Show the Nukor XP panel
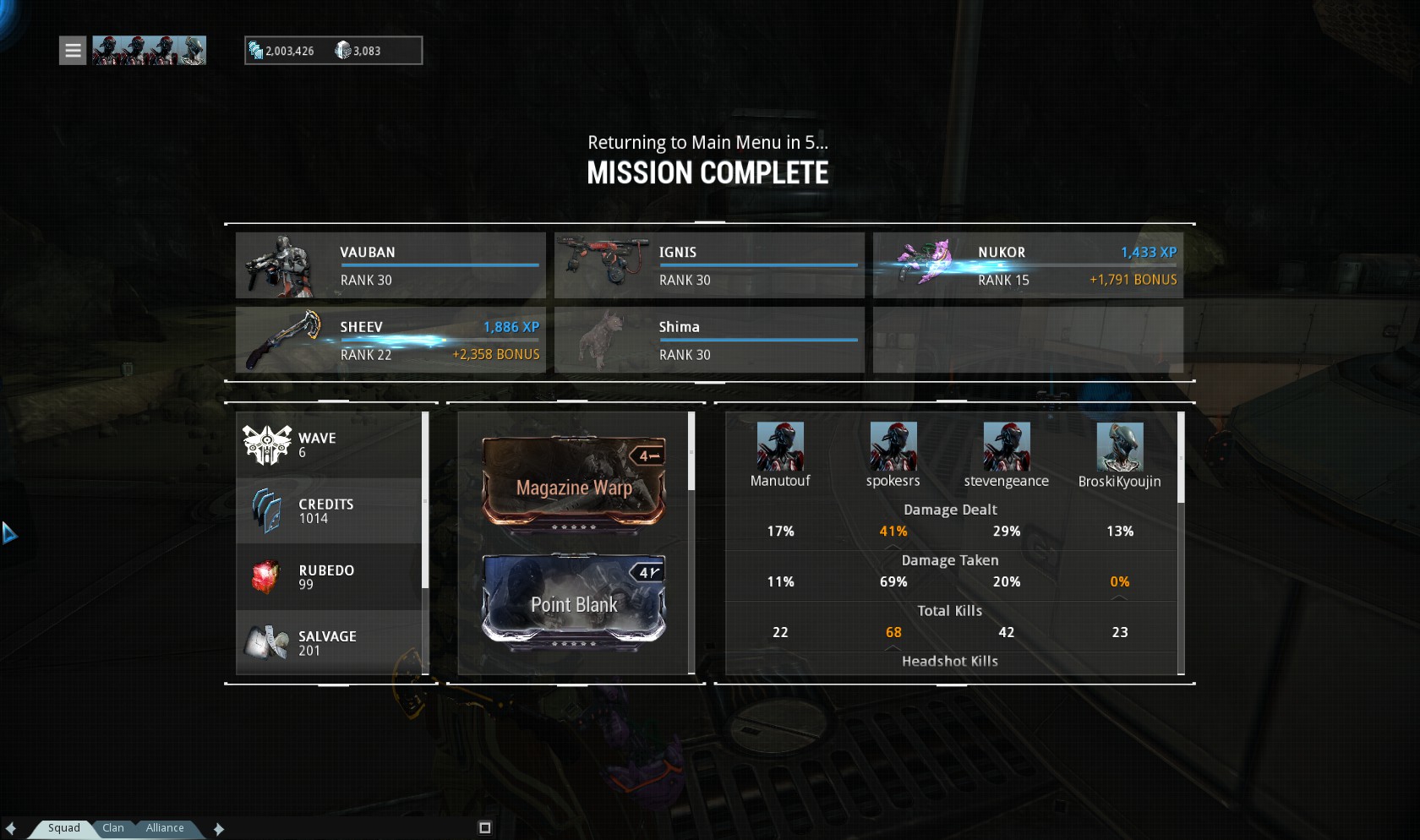The image size is (1420, 840). tap(1028, 265)
